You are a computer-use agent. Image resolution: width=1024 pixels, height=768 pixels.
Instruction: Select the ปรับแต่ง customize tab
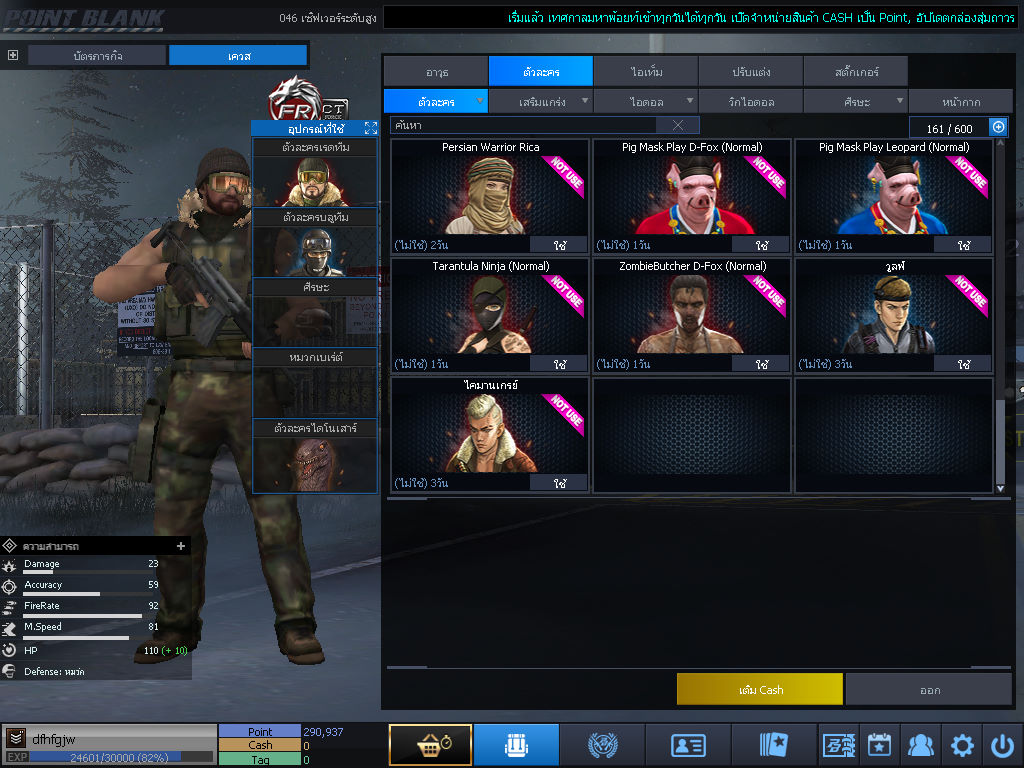(750, 72)
